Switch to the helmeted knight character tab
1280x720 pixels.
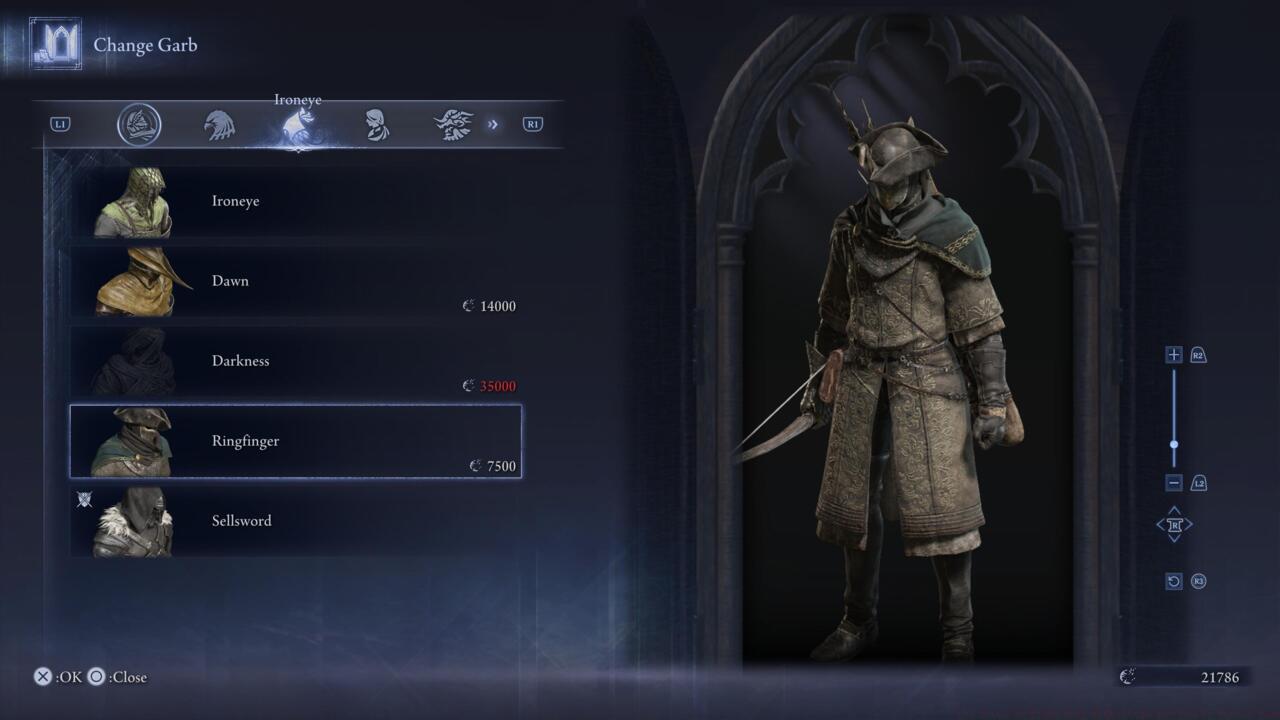(x=139, y=125)
